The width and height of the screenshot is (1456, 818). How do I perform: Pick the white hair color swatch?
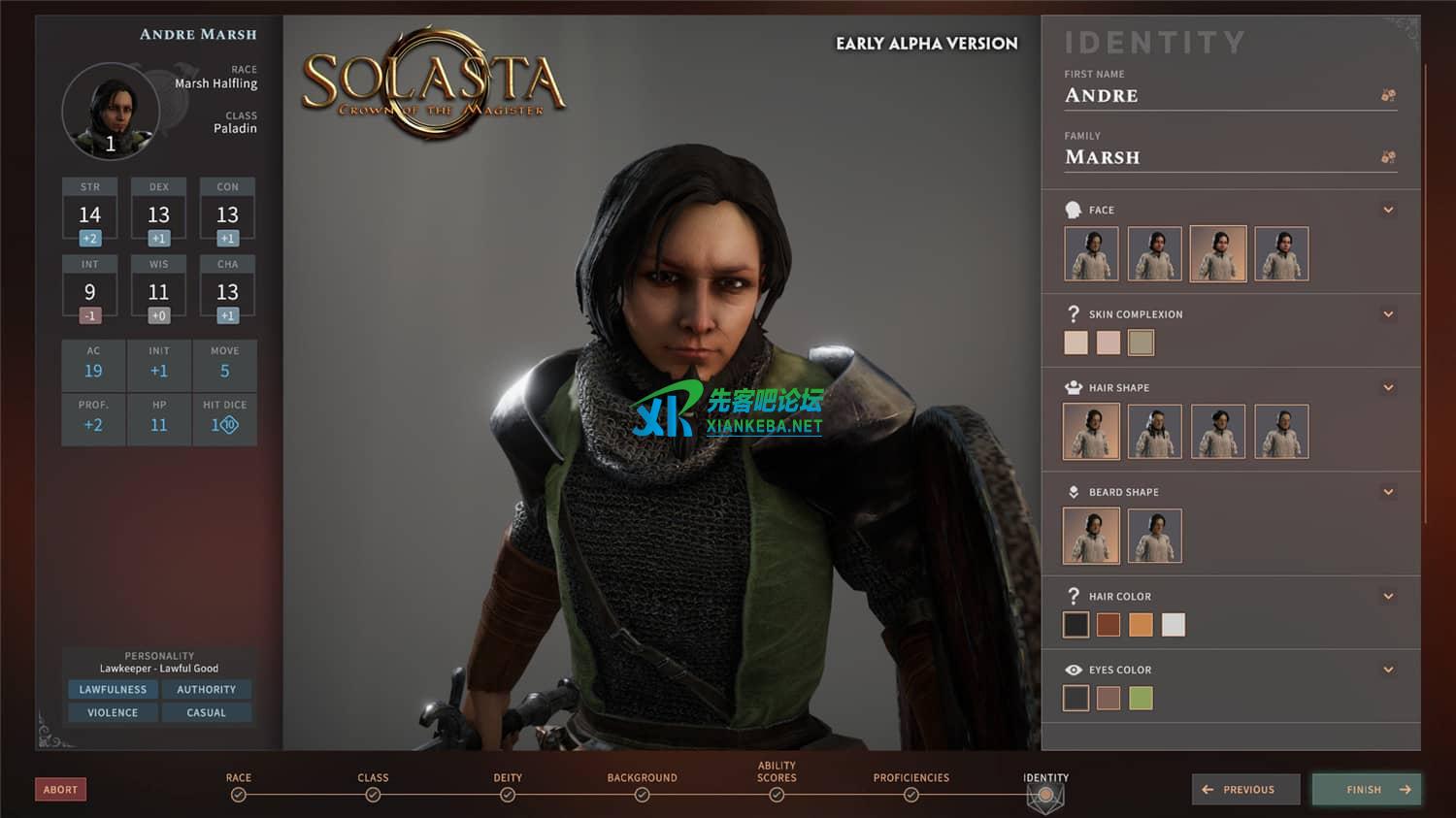tap(1173, 625)
